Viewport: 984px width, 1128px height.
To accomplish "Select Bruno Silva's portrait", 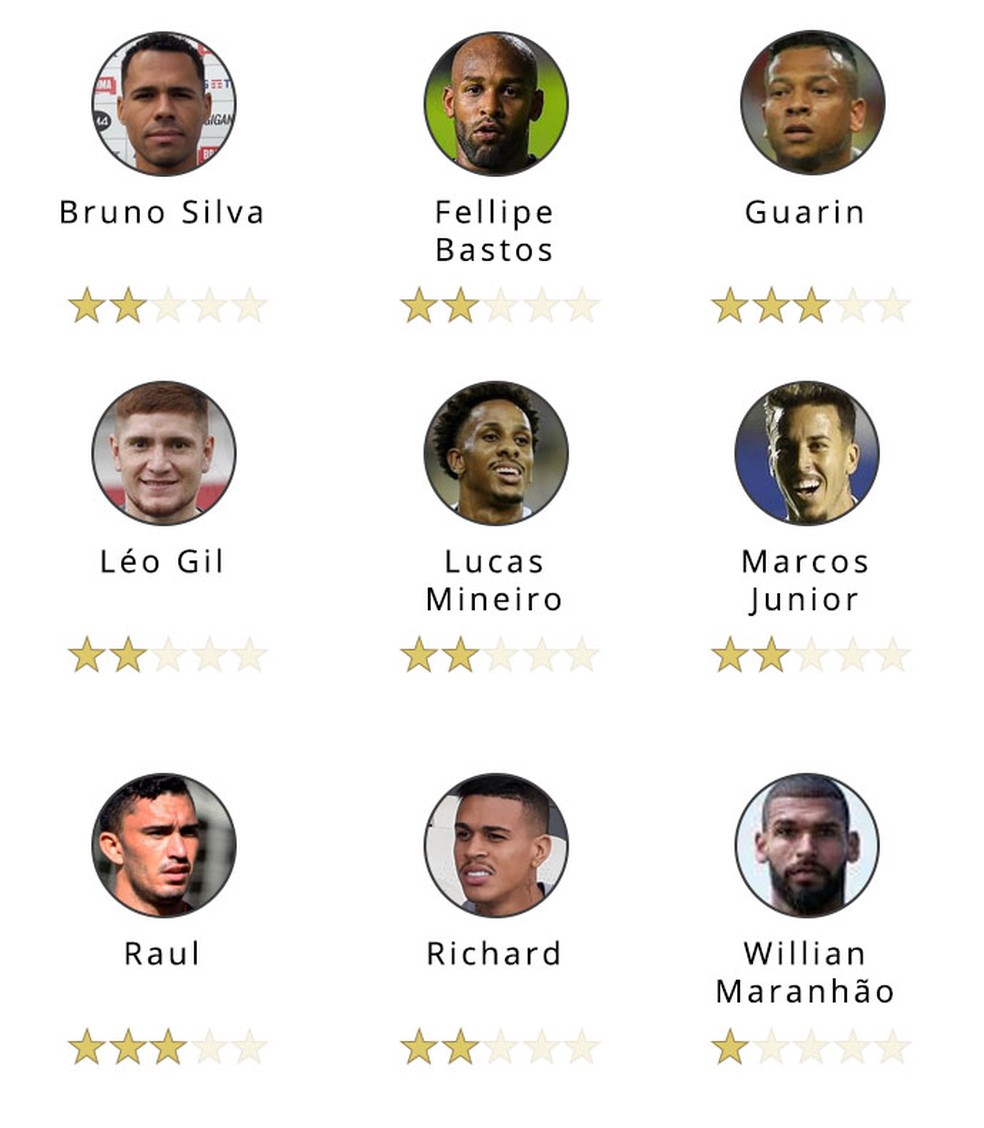I will click(164, 103).
